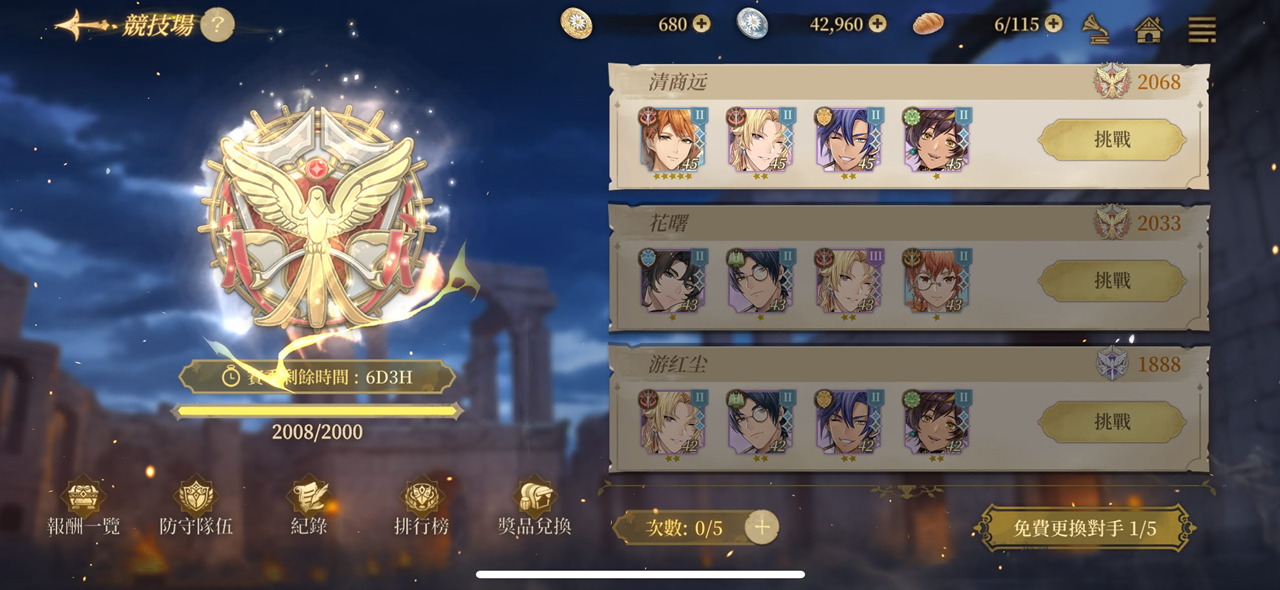This screenshot has width=1280, height=590.
Task: Open the 排行榜 leaderboard
Action: (421, 508)
